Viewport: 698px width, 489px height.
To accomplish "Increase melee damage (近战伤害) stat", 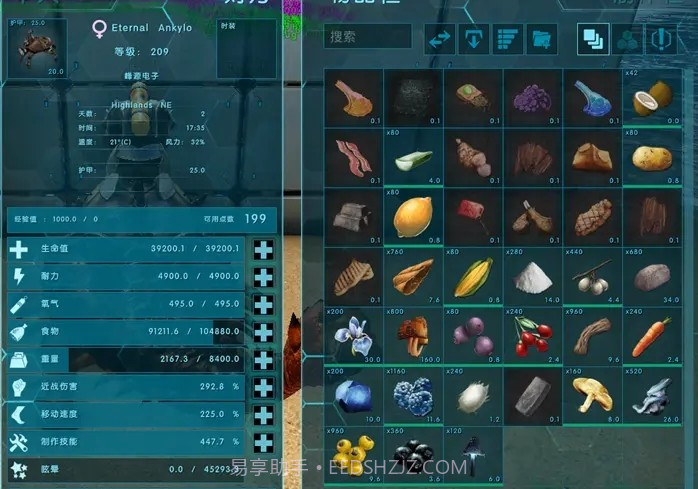I will (264, 386).
